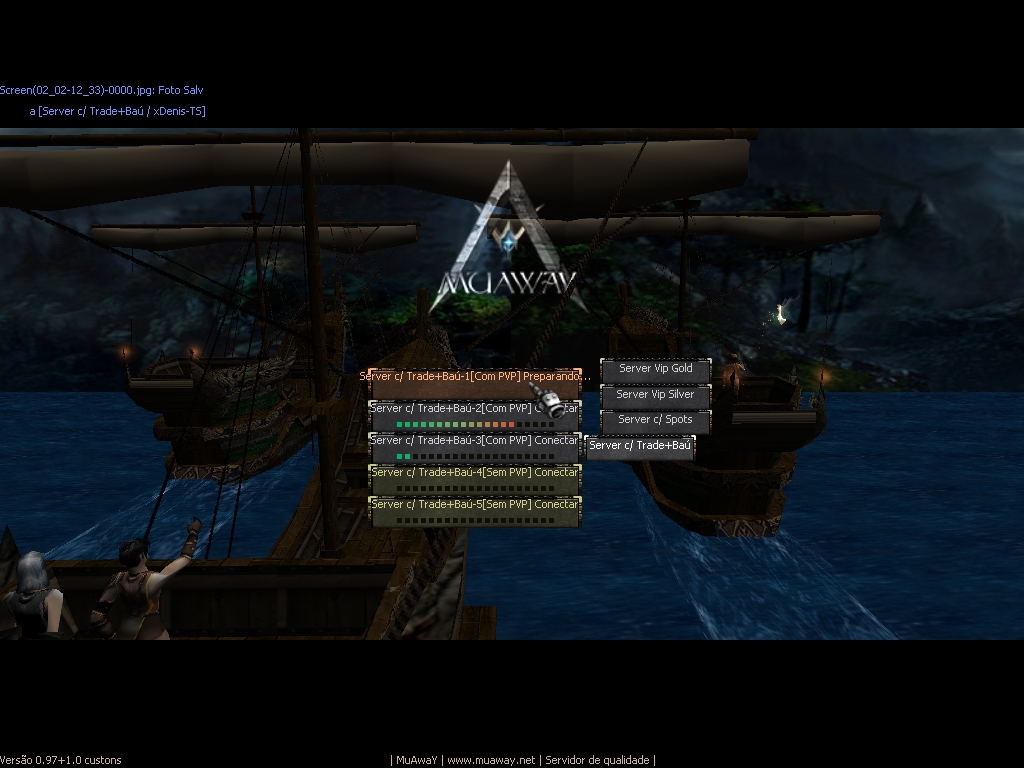
Task: Select the Server c/ Trade+Baú group
Action: click(x=640, y=446)
